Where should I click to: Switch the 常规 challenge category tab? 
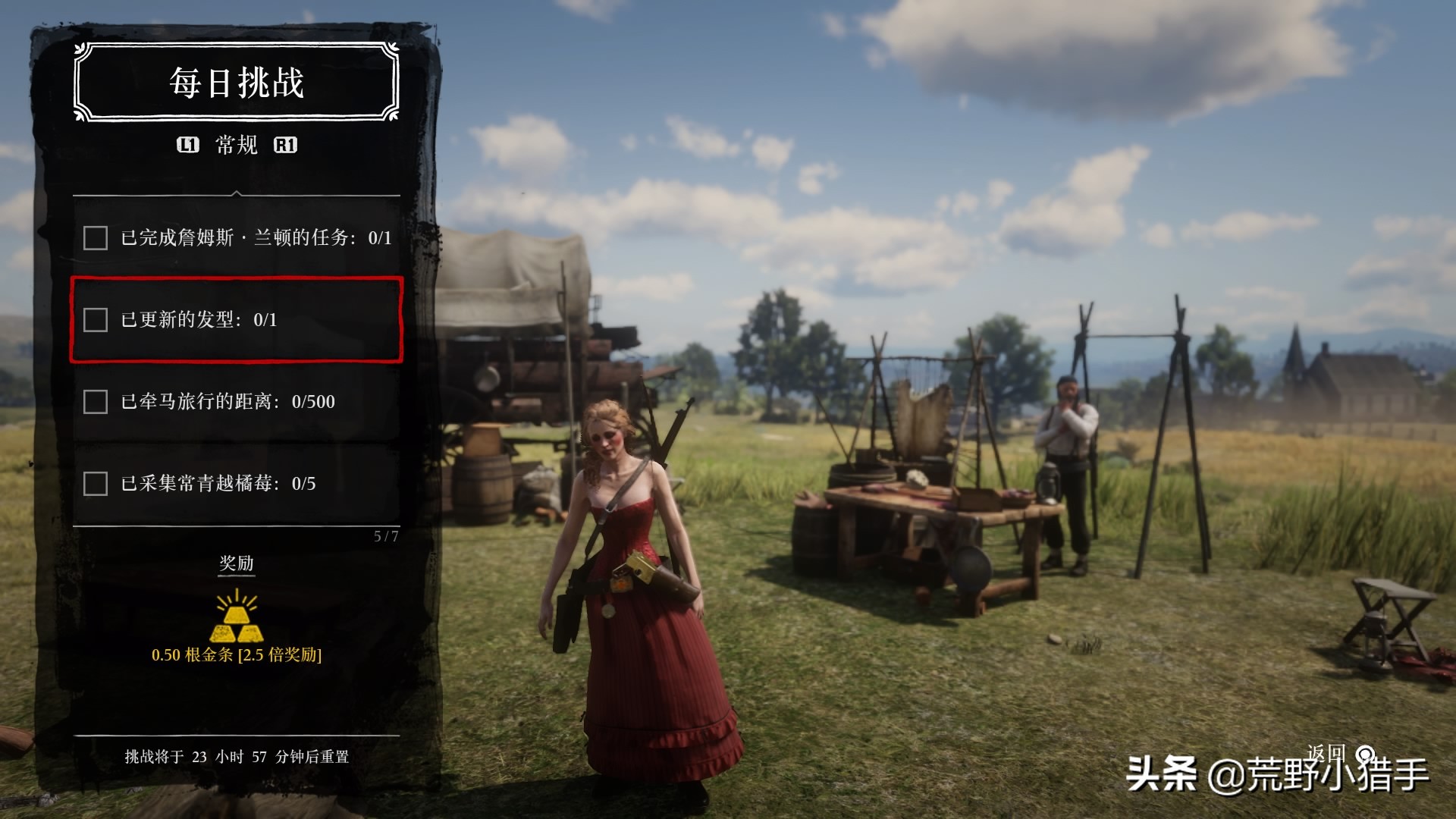coord(237,145)
